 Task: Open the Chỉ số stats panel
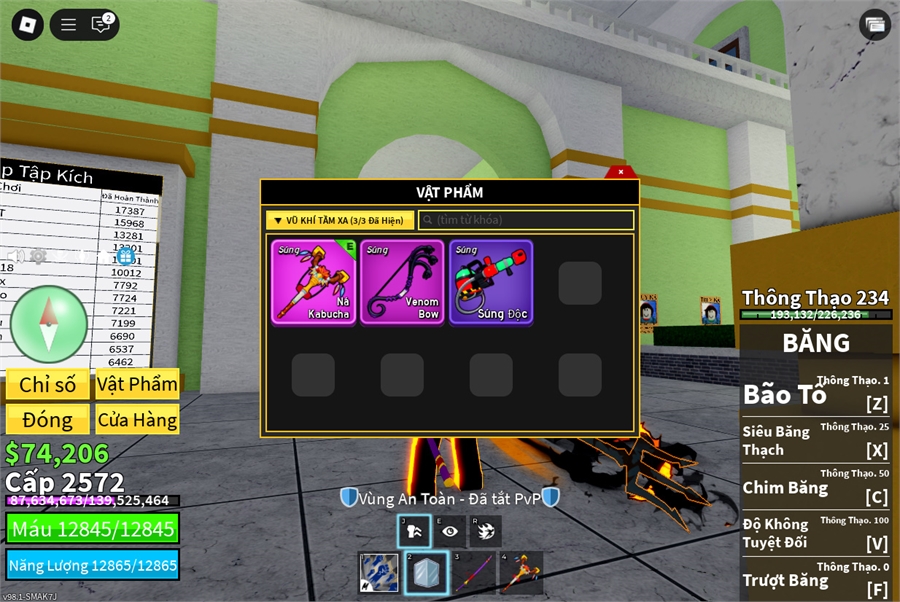pos(48,385)
